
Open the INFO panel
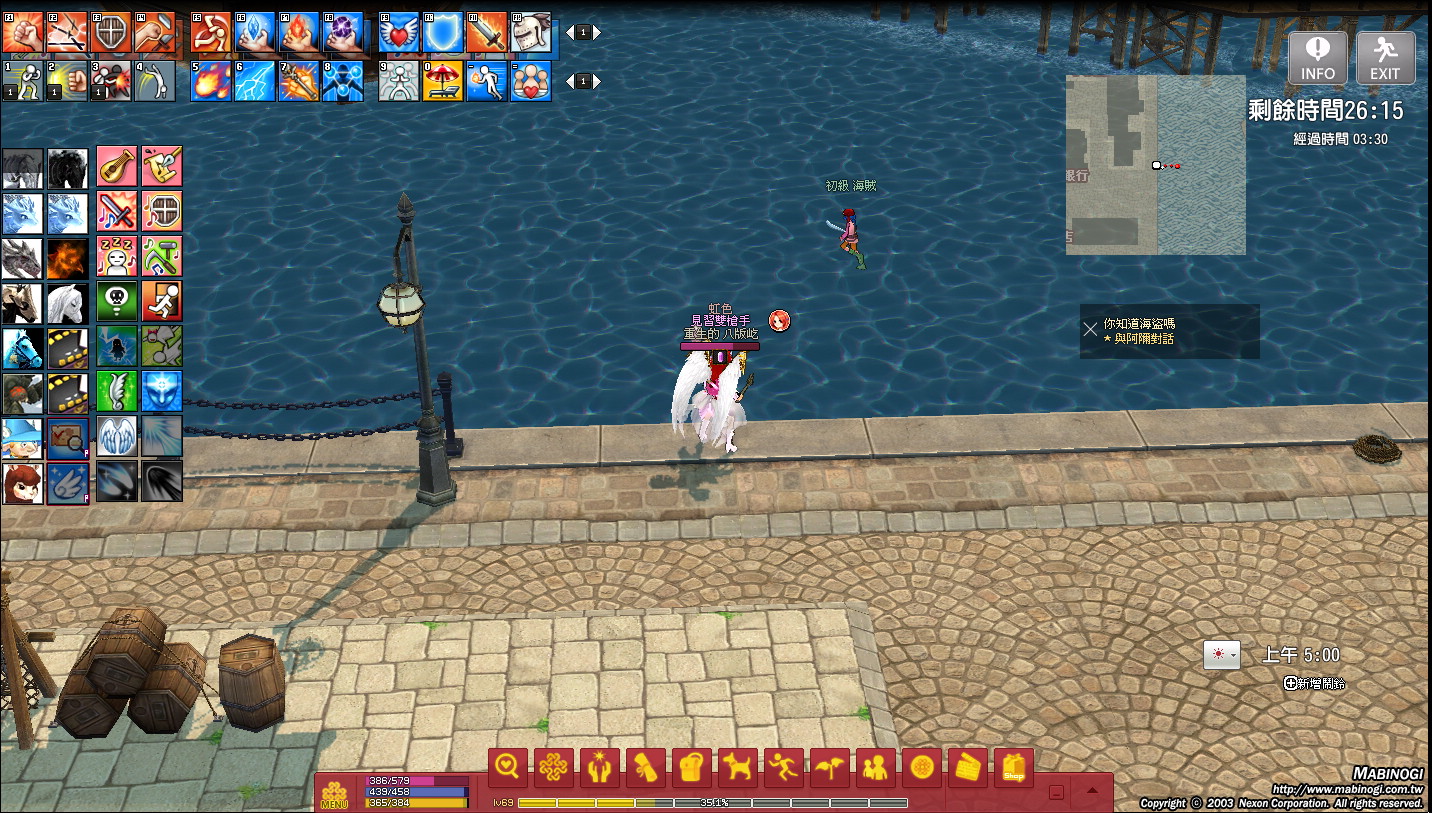(1317, 58)
